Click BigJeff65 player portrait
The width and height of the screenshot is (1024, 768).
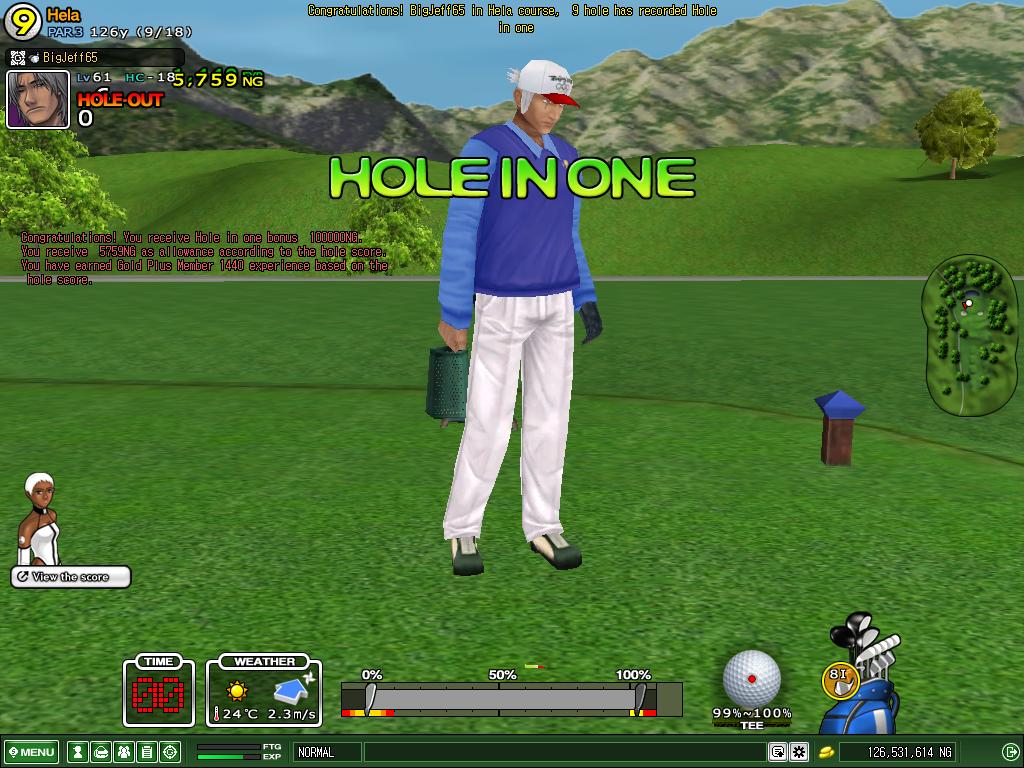click(x=38, y=99)
